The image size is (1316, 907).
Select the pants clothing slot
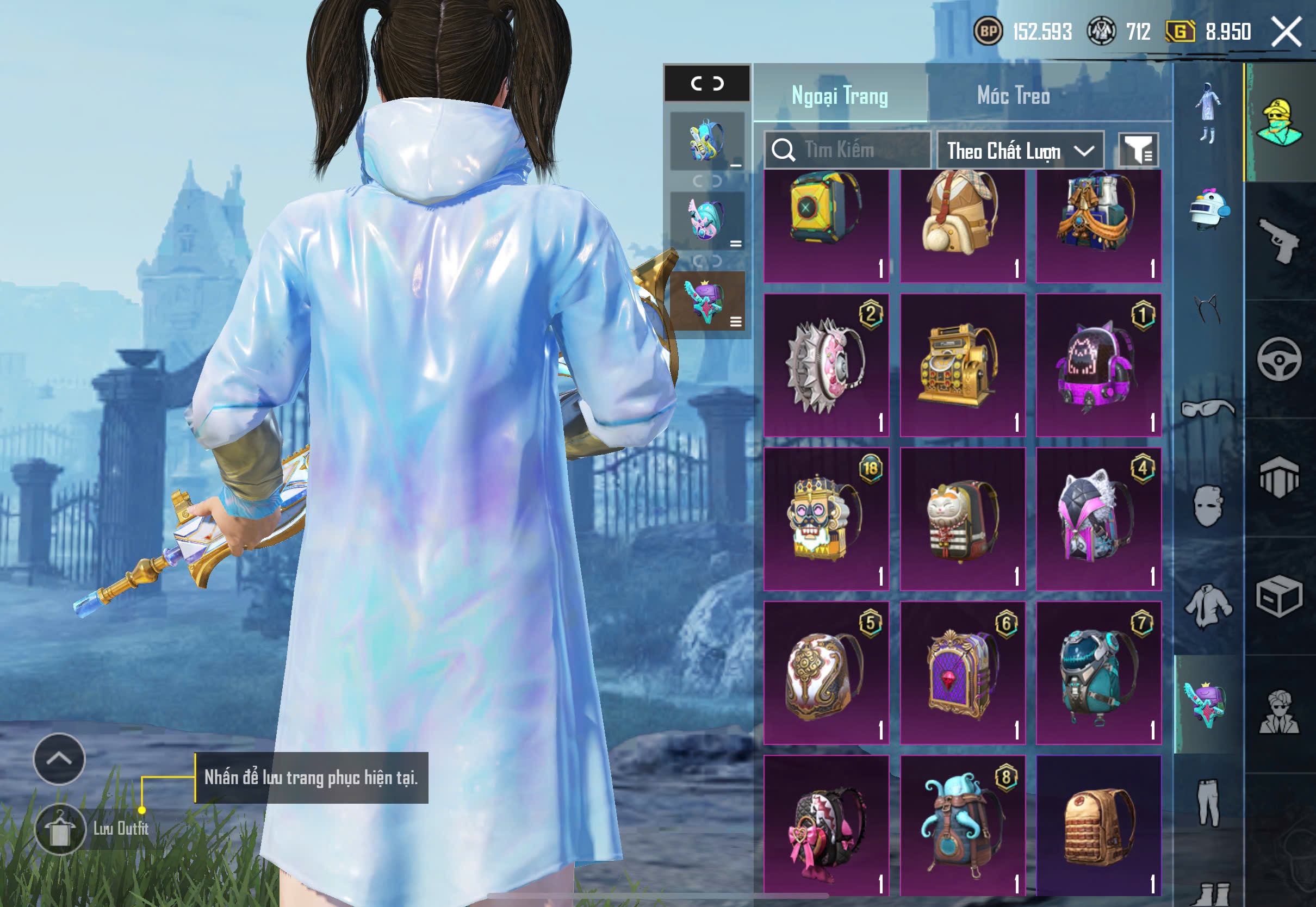(1208, 803)
